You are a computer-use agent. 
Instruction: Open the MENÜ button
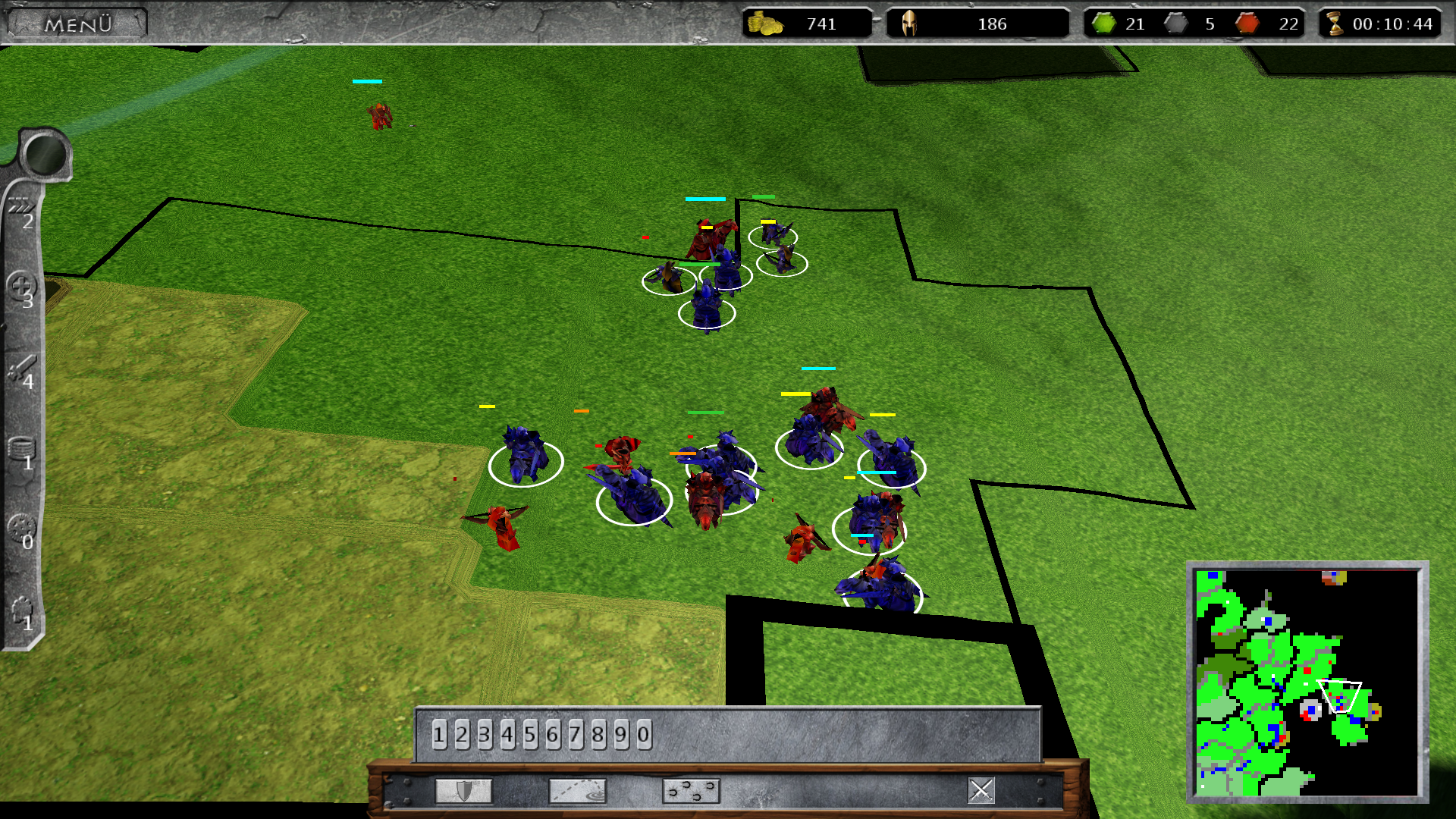[77, 24]
